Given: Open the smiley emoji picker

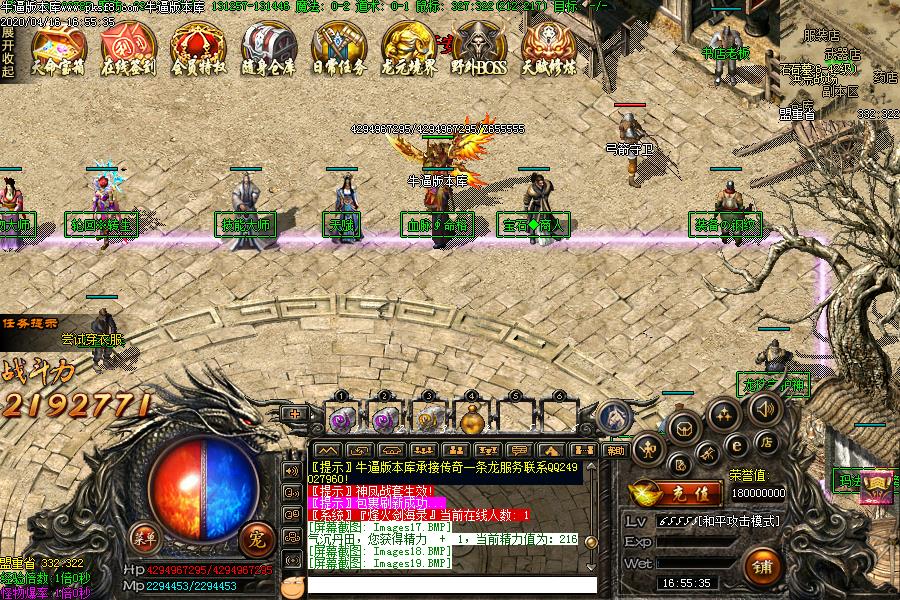Looking at the screenshot, I should (x=291, y=585).
